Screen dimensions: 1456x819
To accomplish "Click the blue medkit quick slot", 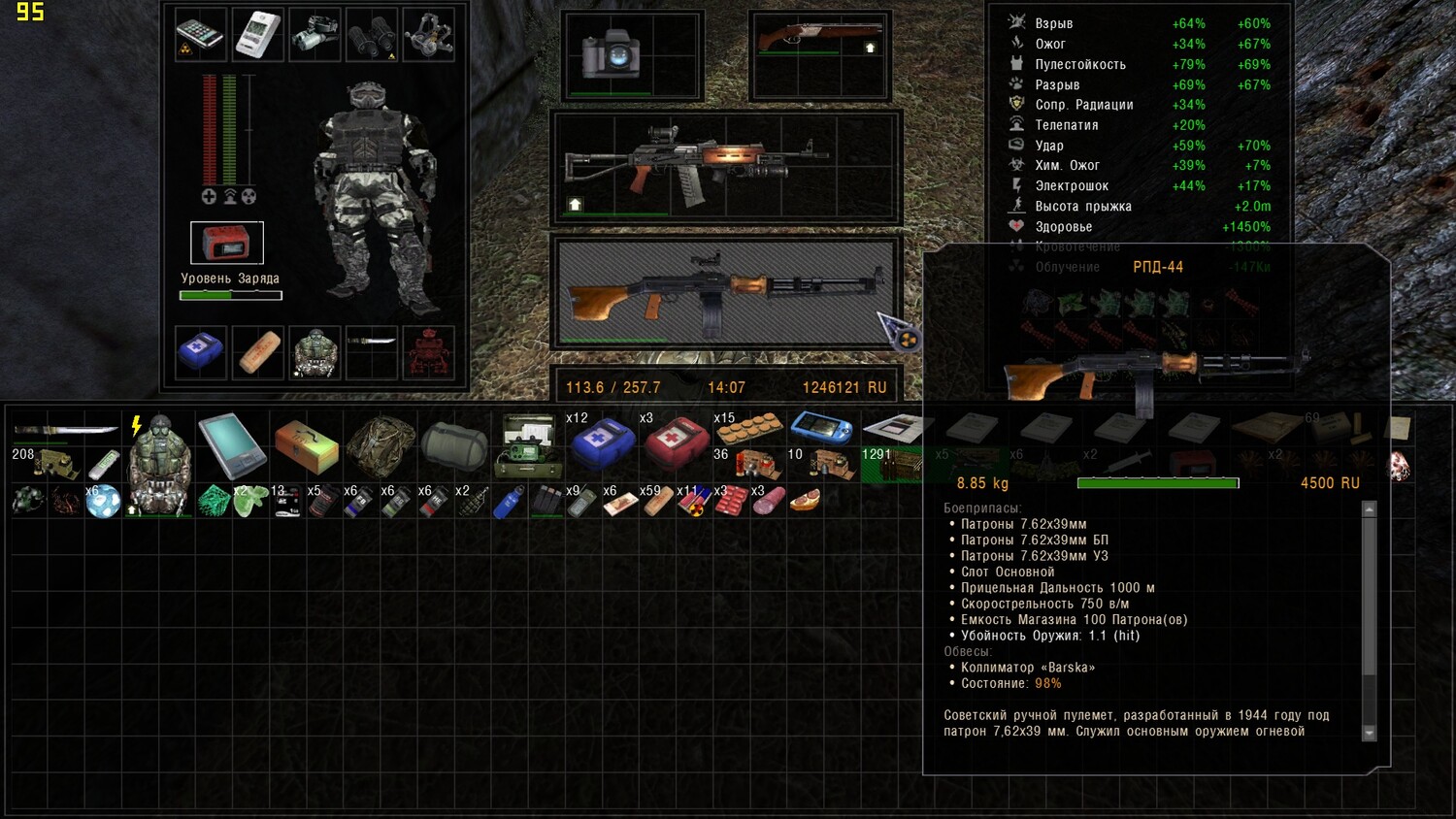I will [x=201, y=352].
